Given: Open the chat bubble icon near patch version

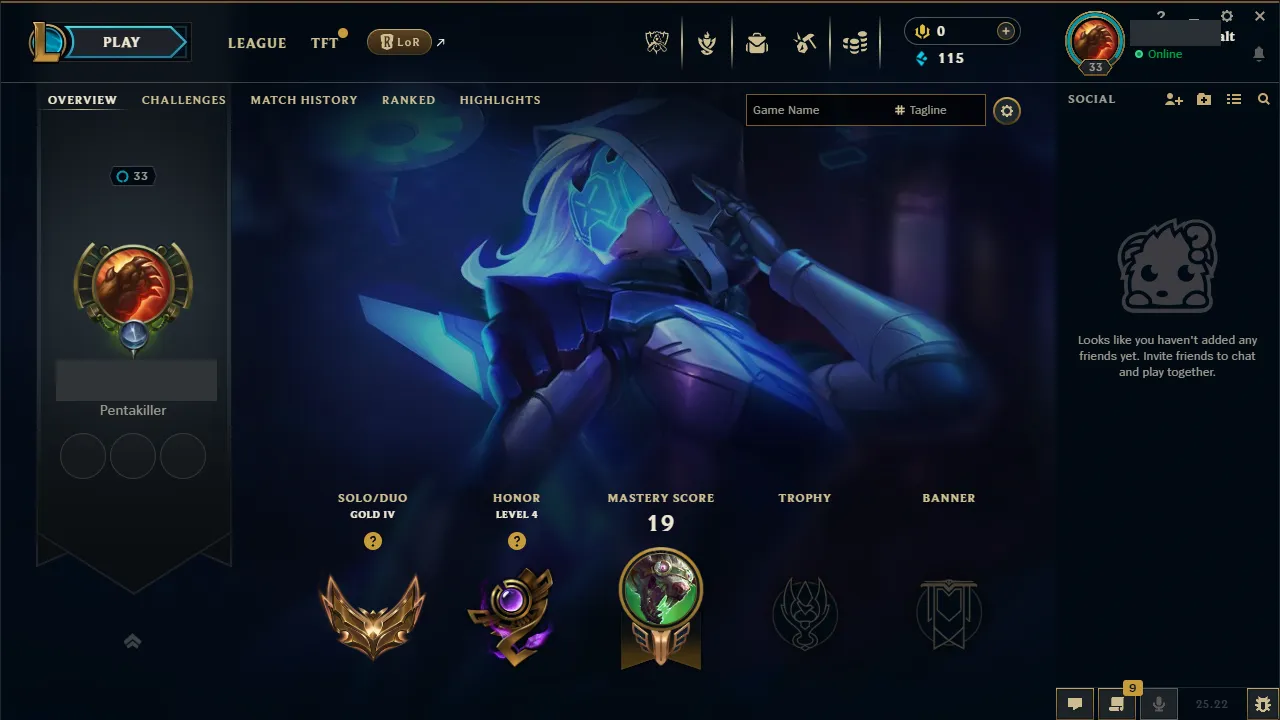Looking at the screenshot, I should tap(1075, 704).
